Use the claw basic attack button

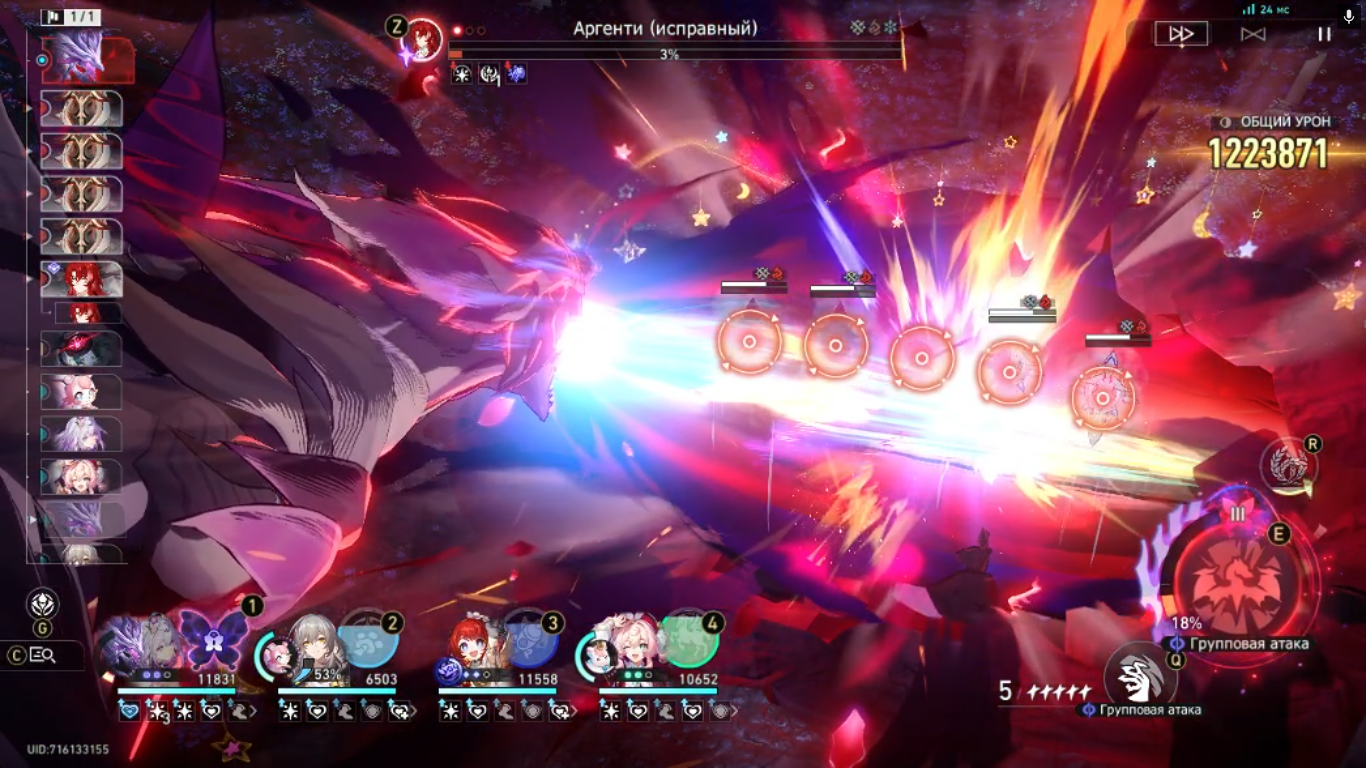click(1141, 677)
